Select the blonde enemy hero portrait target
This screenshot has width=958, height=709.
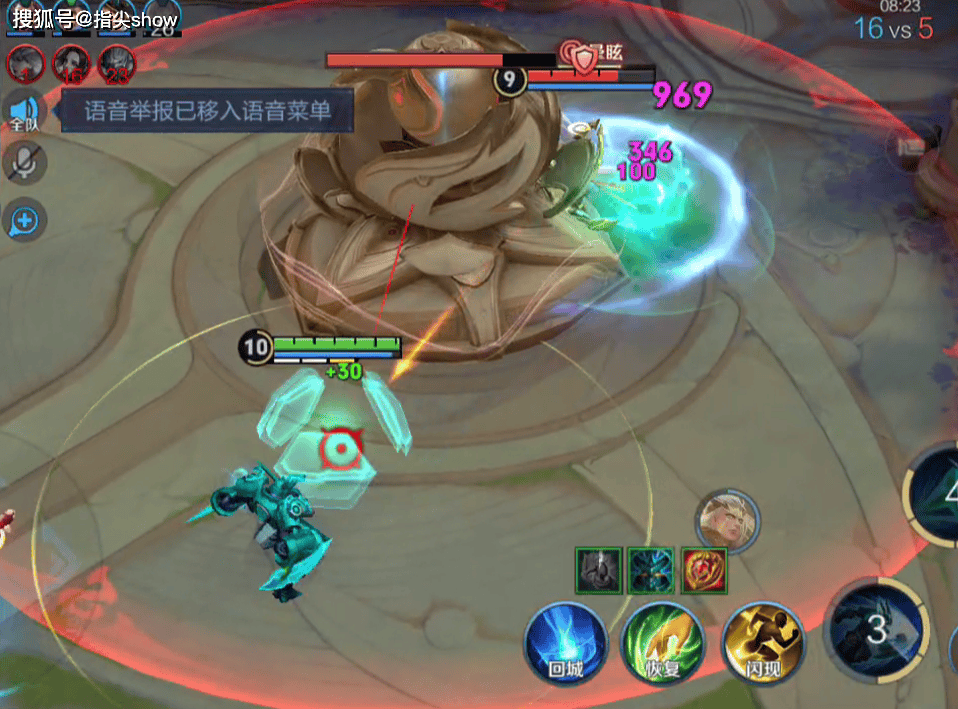tap(727, 520)
